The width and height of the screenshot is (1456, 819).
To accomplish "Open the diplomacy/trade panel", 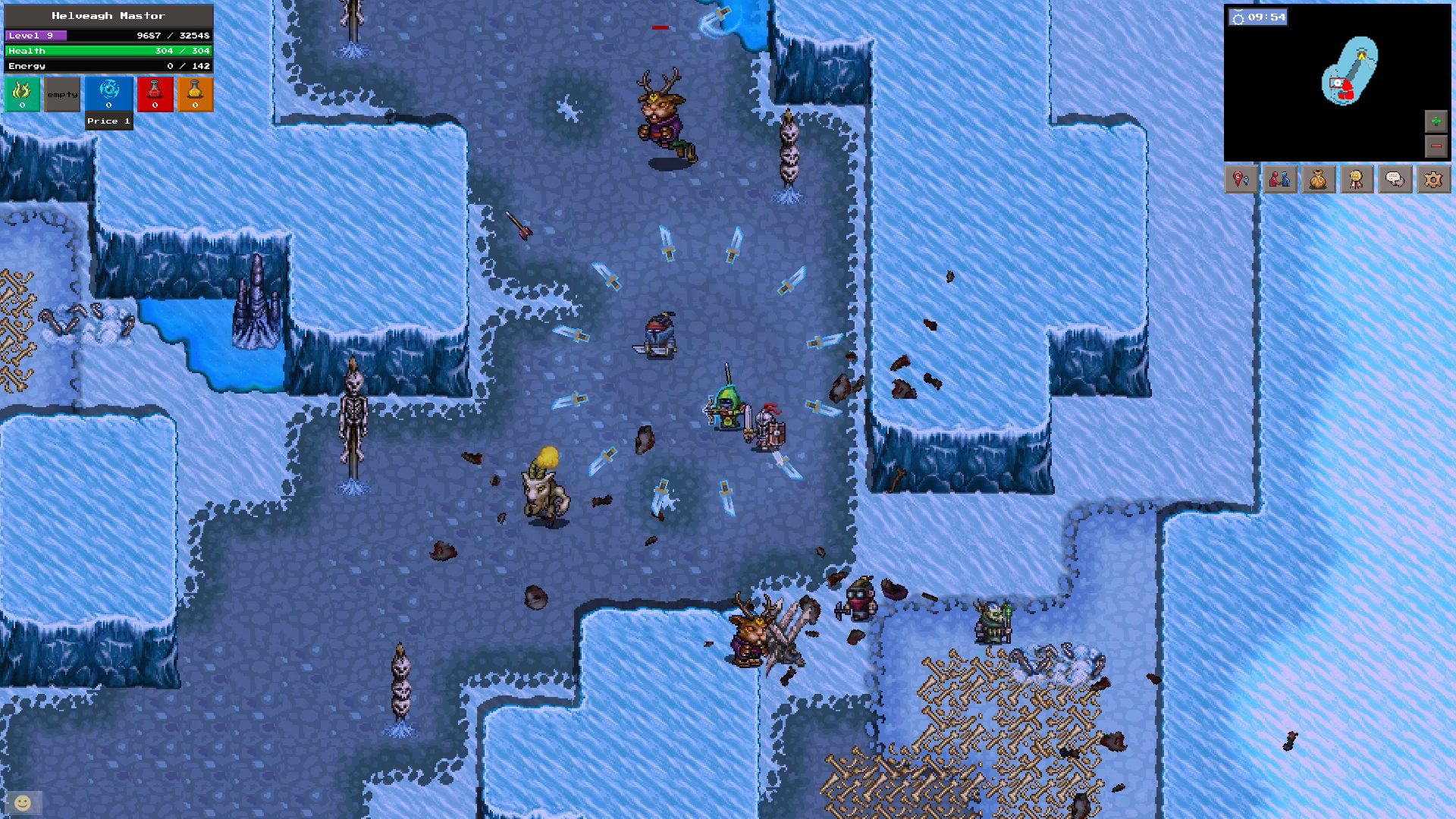I will [1280, 179].
